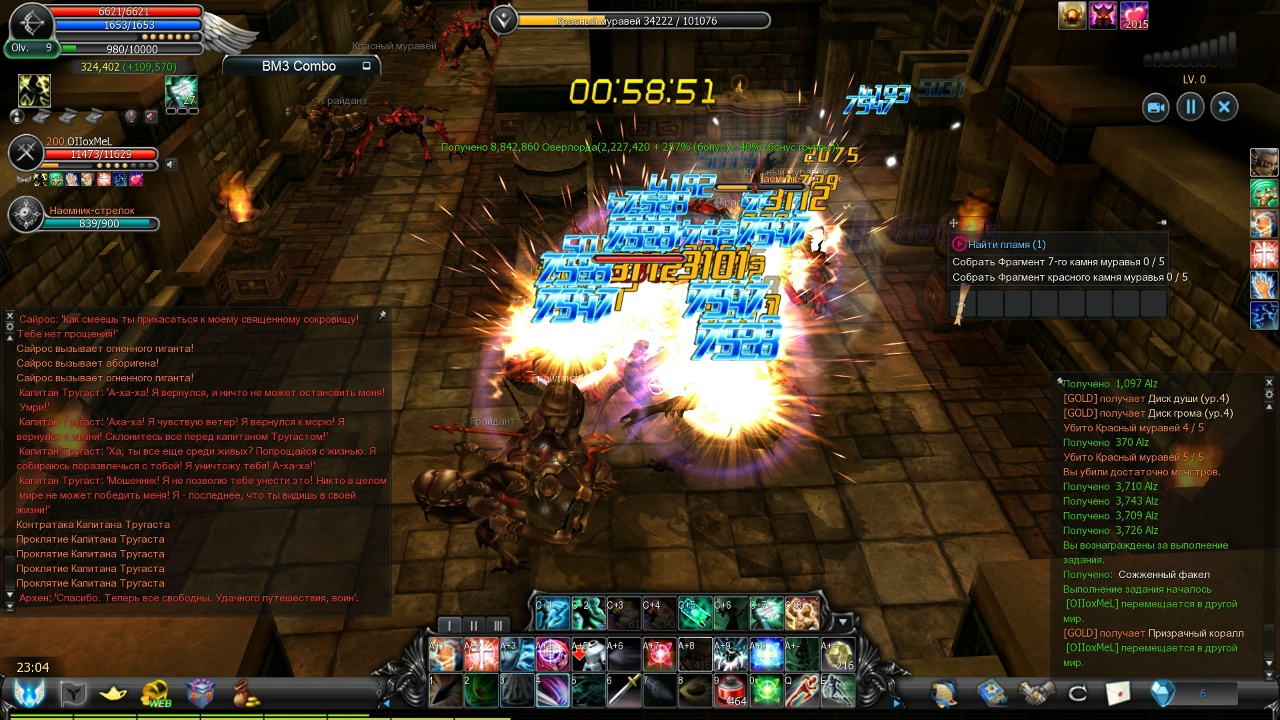Open the purple mystery box with question mark
This screenshot has width=1280, height=720.
click(201, 693)
